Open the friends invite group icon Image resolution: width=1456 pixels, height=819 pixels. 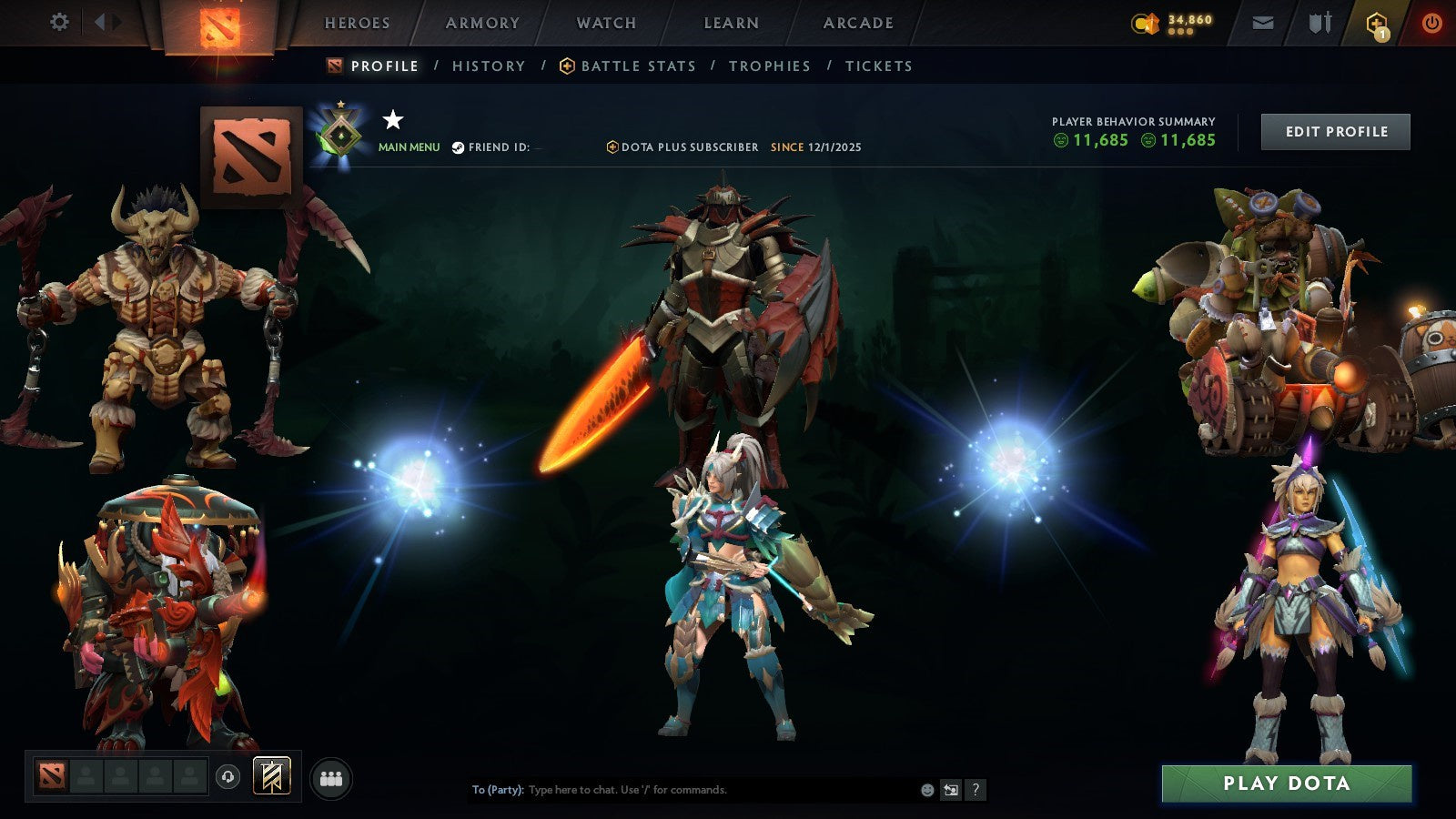331,775
